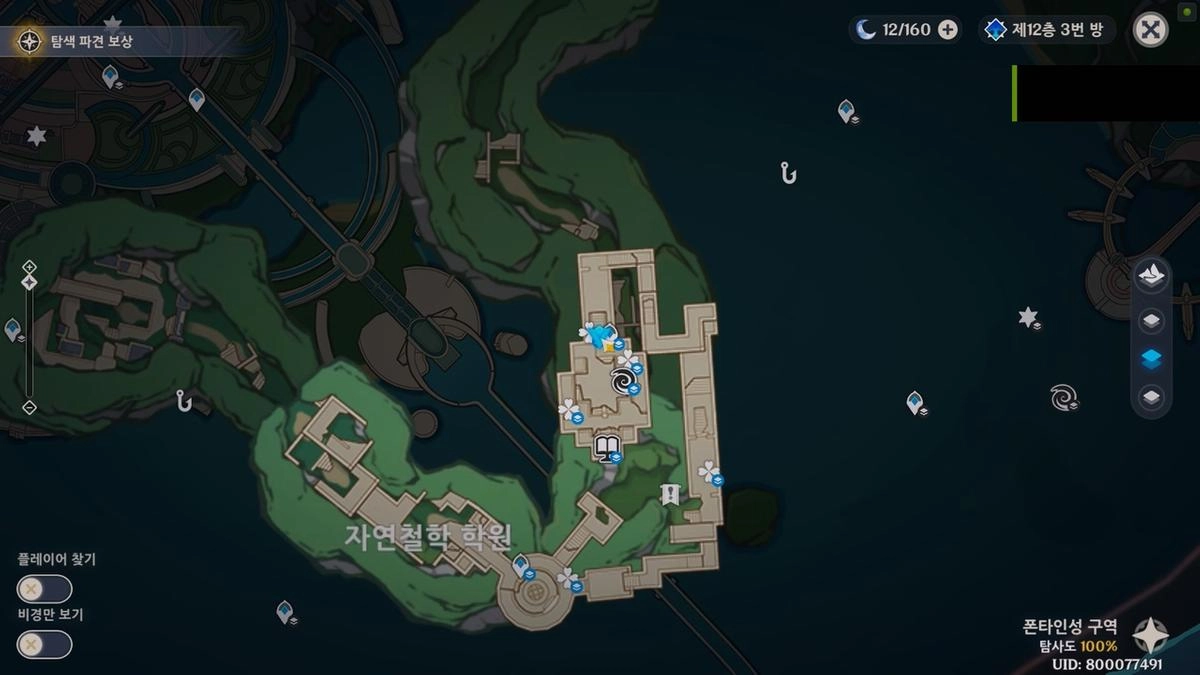The image size is (1200, 675).
Task: Add resin with the plus button
Action: (947, 30)
